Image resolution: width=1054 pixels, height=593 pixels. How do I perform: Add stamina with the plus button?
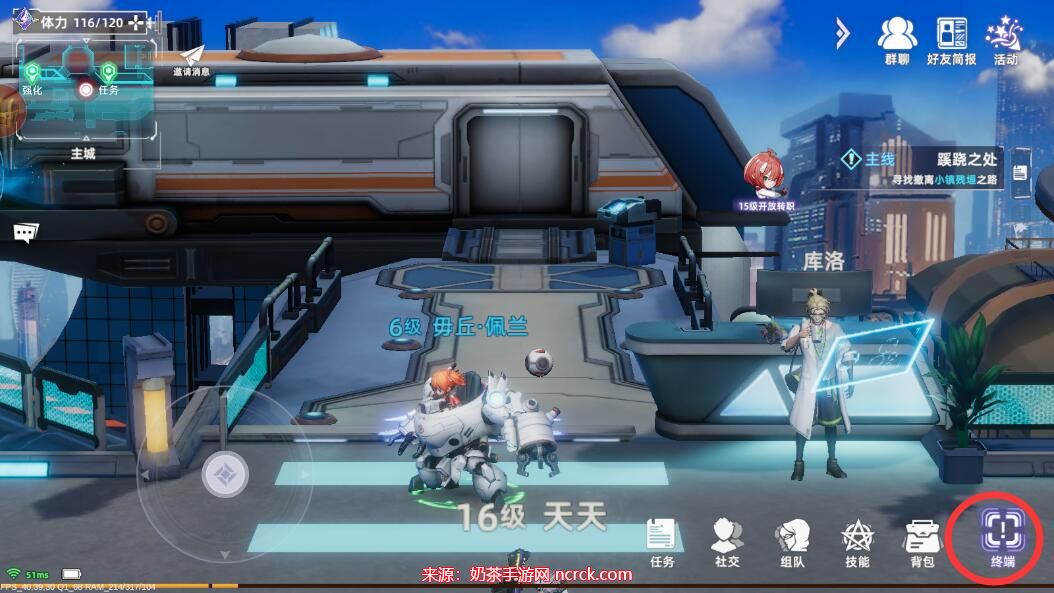[x=138, y=22]
